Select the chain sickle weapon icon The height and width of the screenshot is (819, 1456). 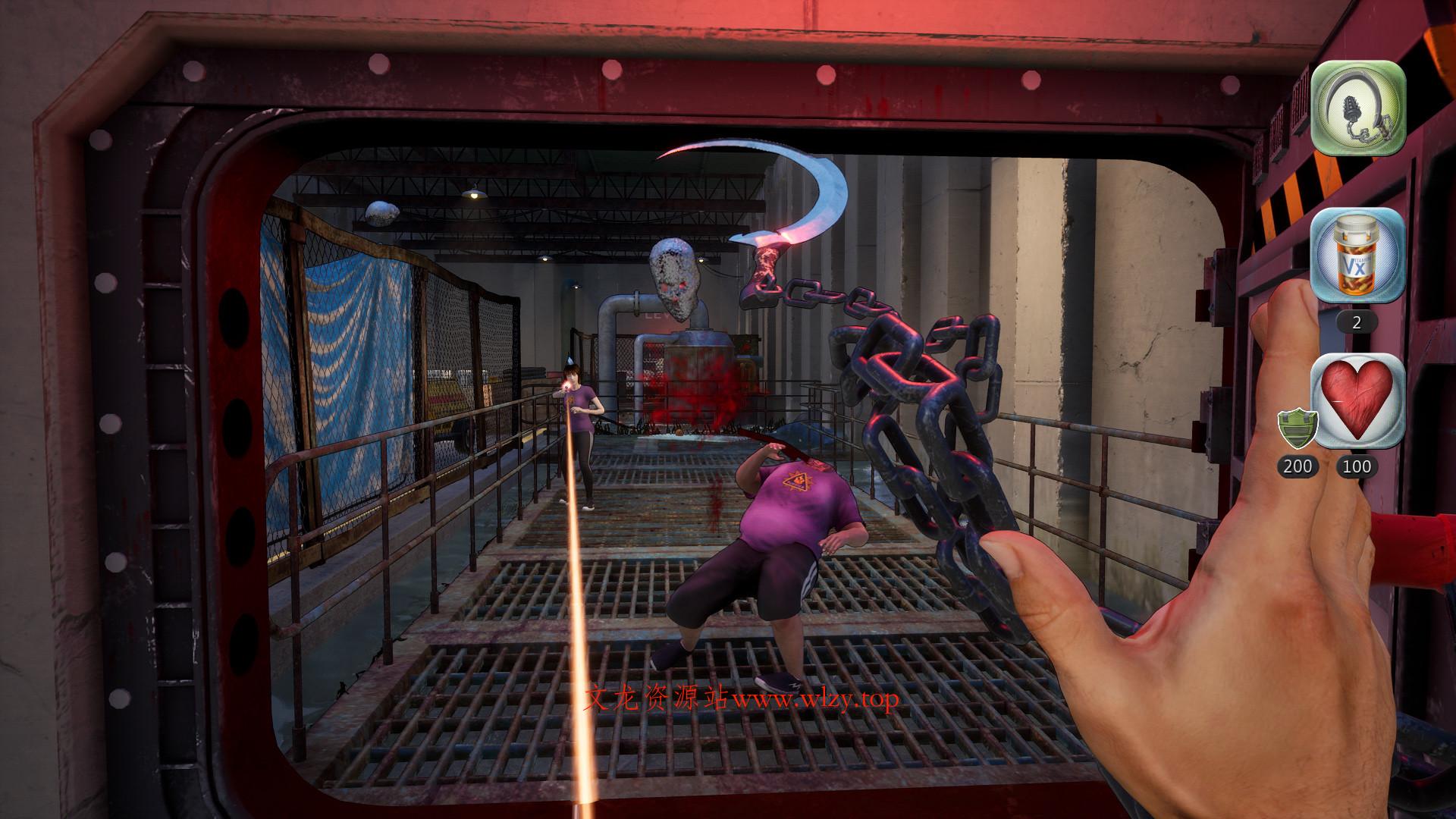(x=1358, y=108)
